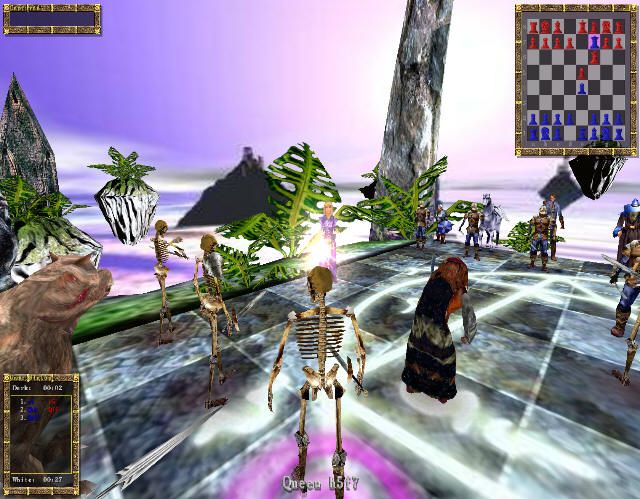Pick the red pawn directly below the blue queen
This screenshot has height=499, width=640.
point(596,57)
